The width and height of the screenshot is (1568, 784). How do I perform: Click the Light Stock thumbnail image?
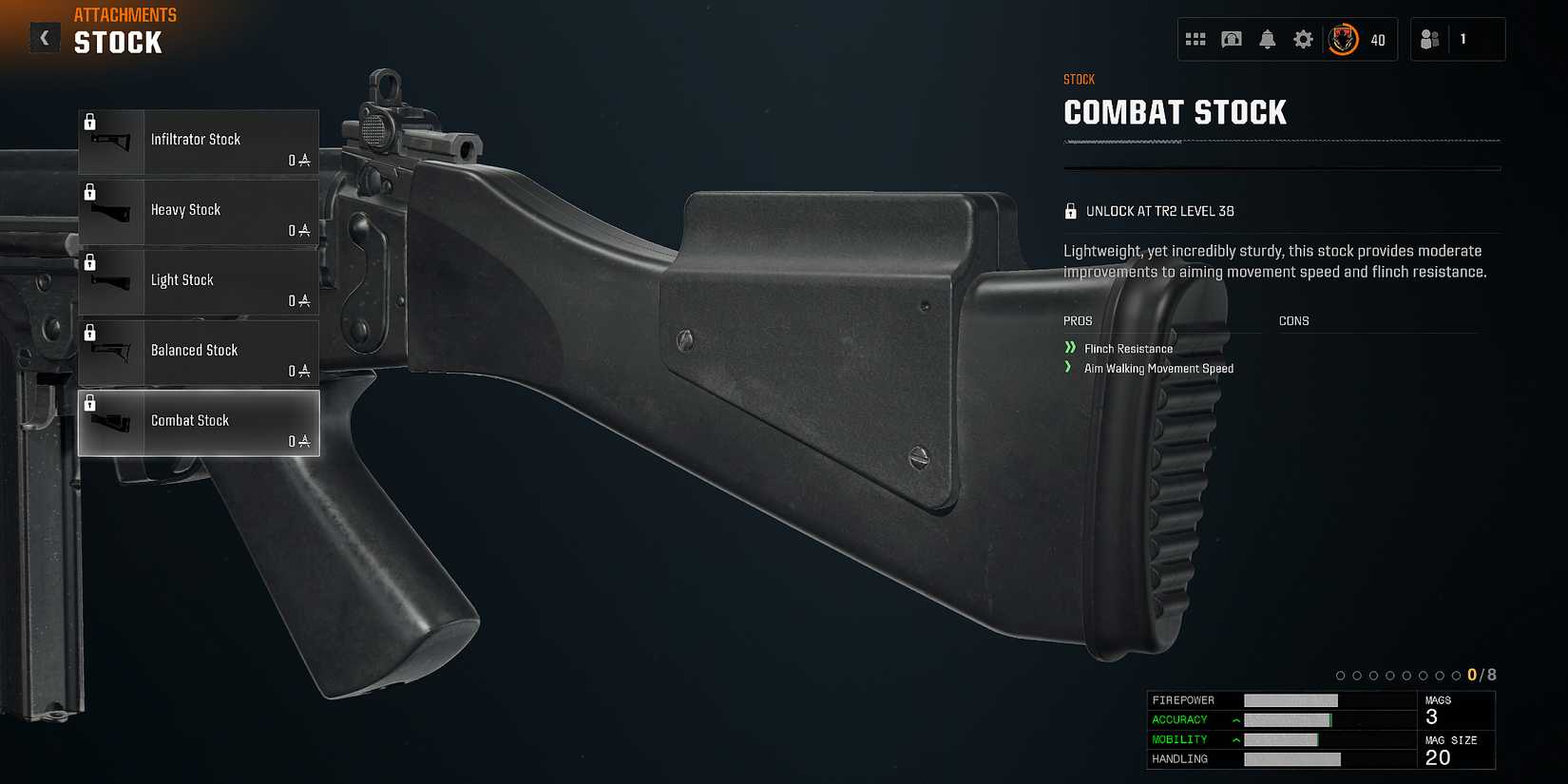111,282
